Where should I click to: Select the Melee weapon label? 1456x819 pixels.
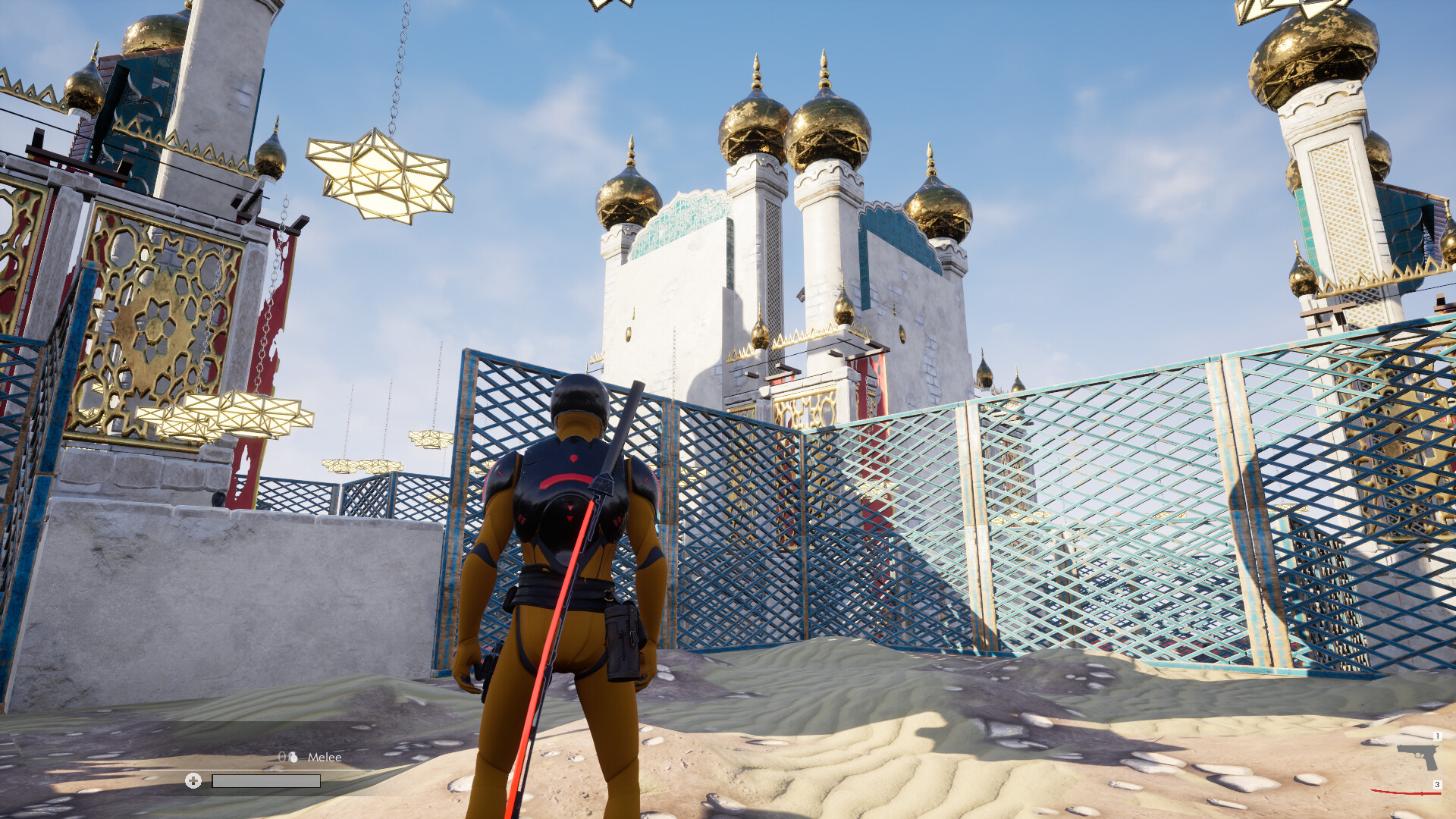325,757
